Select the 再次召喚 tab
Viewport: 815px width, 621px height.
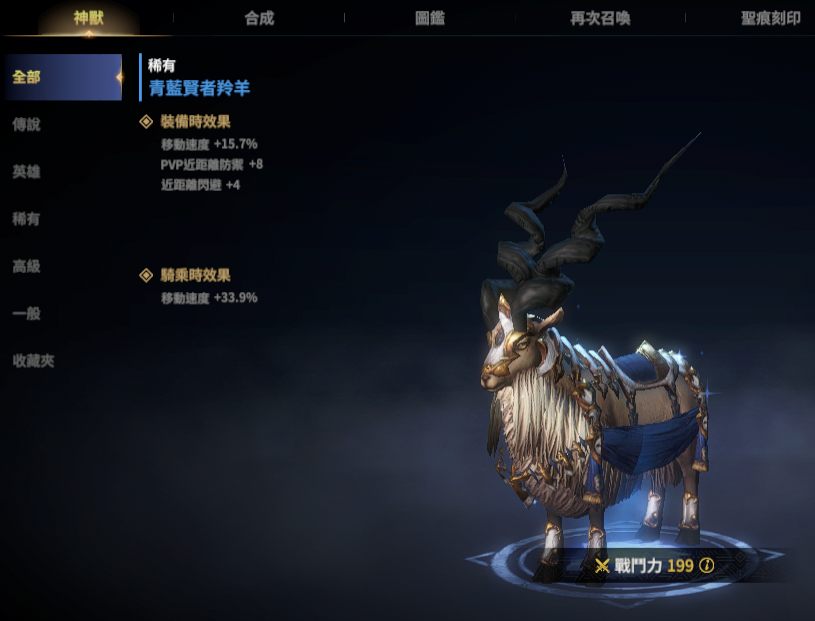[x=600, y=18]
